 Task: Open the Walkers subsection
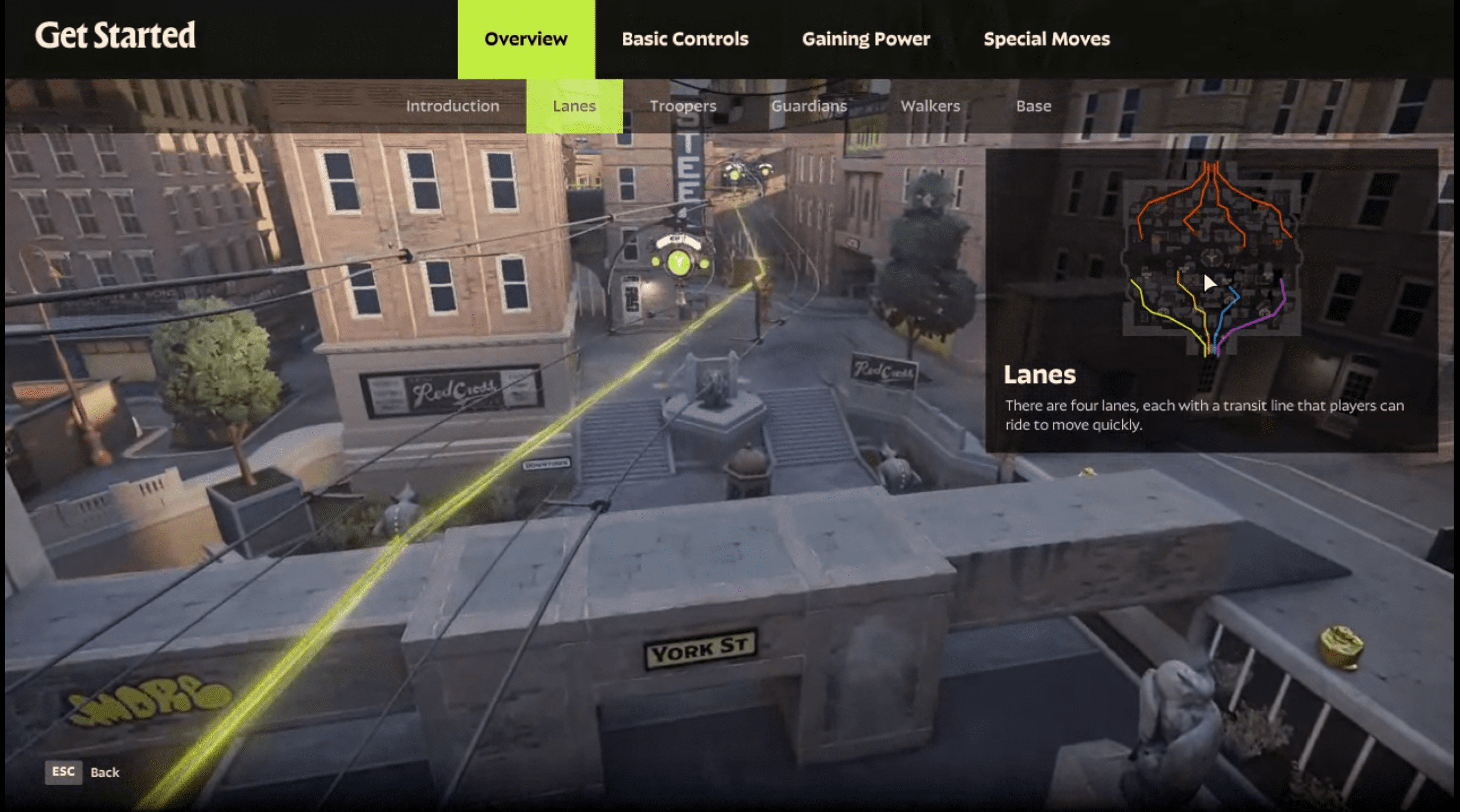click(x=930, y=106)
